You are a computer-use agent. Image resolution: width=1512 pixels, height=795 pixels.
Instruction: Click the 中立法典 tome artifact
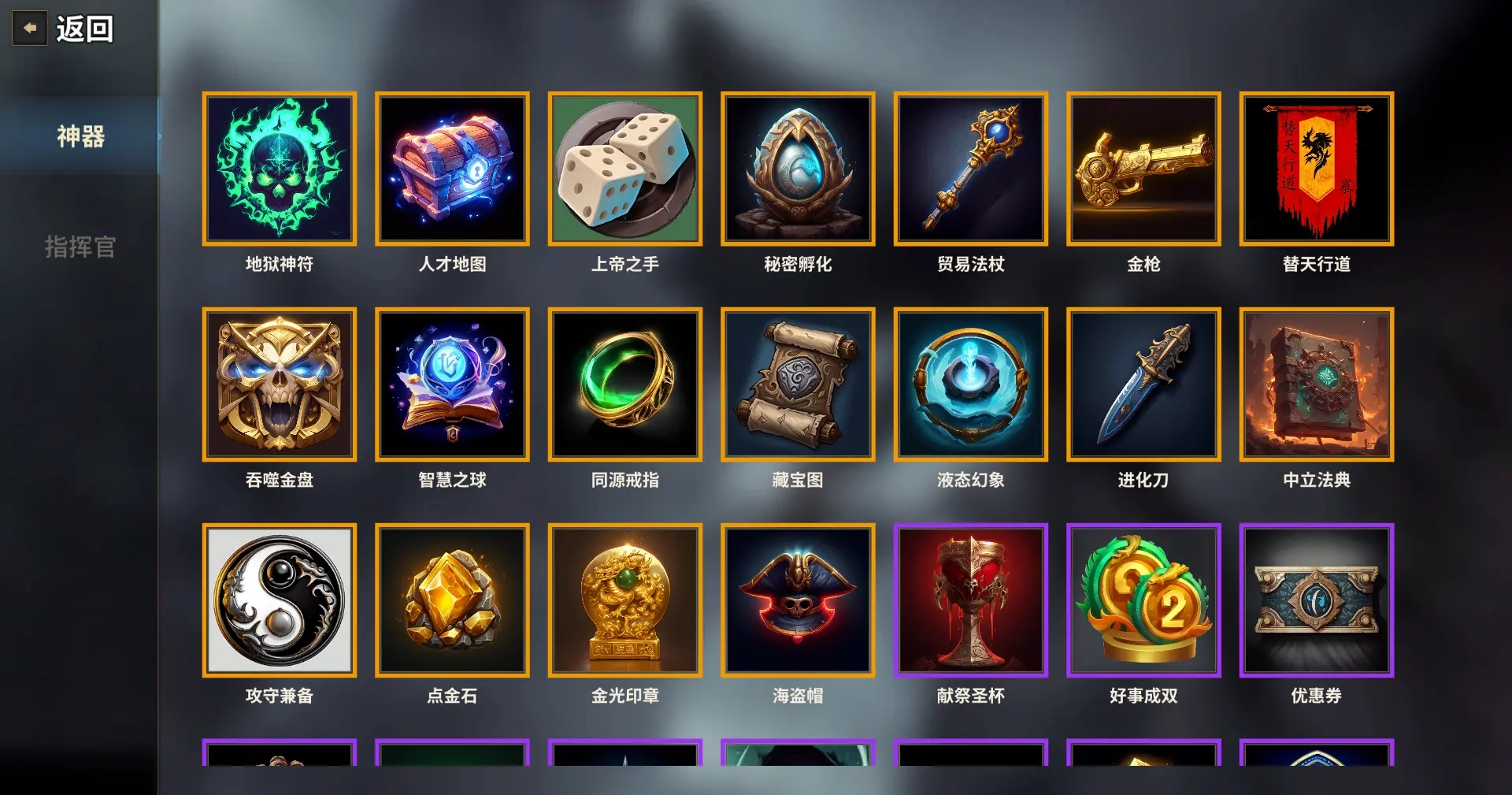click(1316, 384)
